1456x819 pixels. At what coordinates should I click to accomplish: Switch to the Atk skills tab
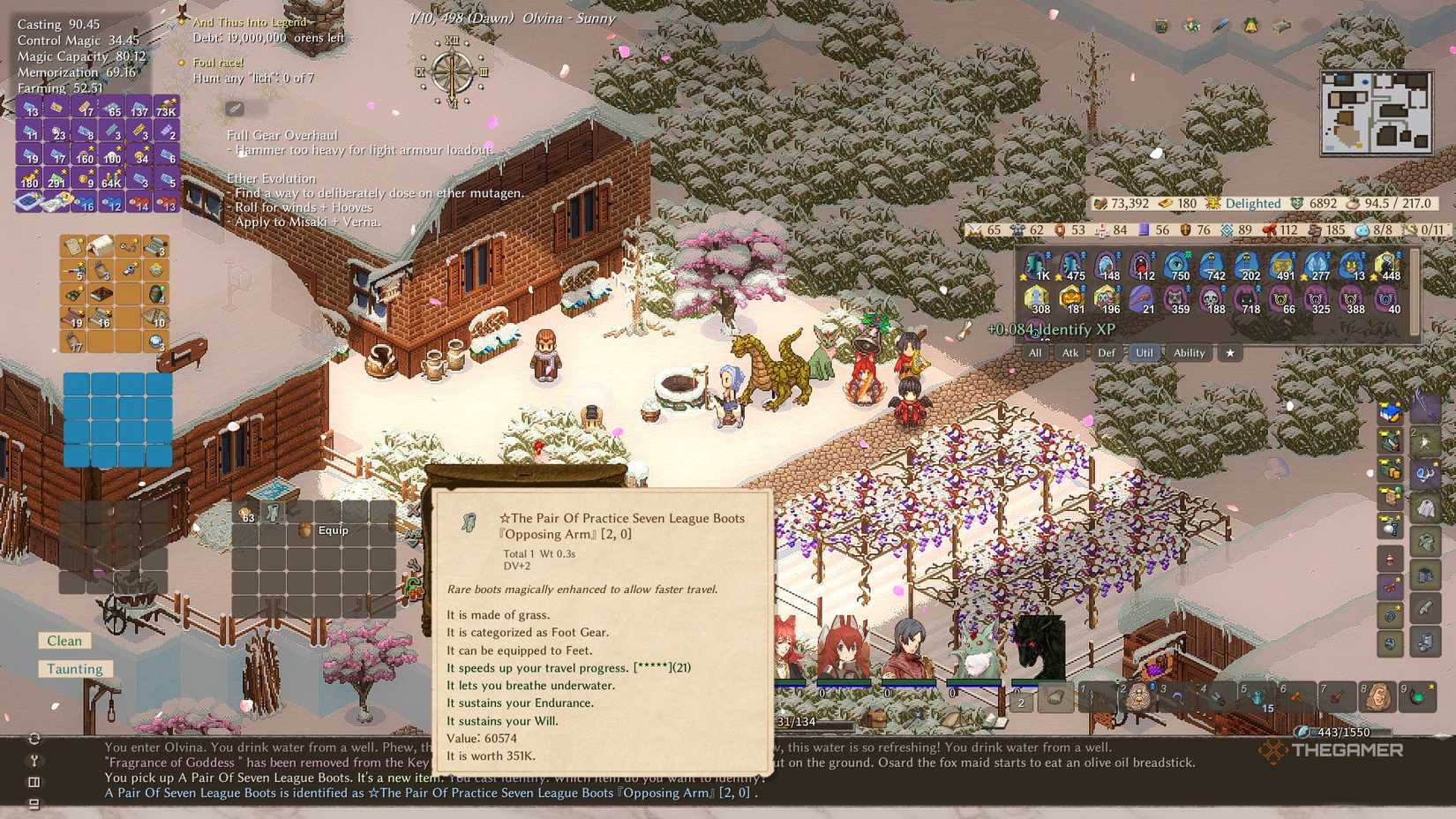pyautogui.click(x=1071, y=353)
